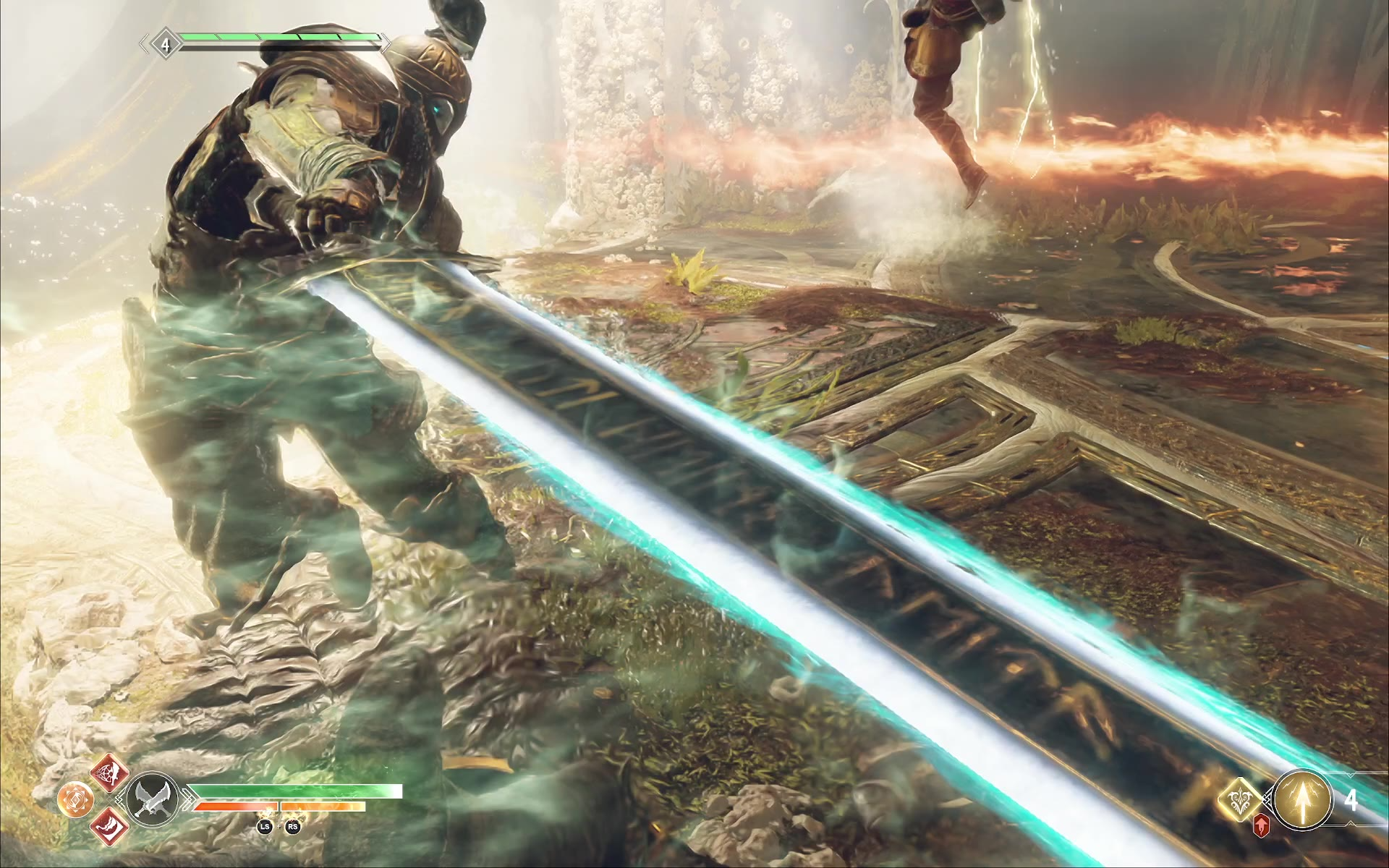Screen dimensions: 1389x868
Task: Trigger the lower red curved-blade runic attack
Action: coord(109,825)
